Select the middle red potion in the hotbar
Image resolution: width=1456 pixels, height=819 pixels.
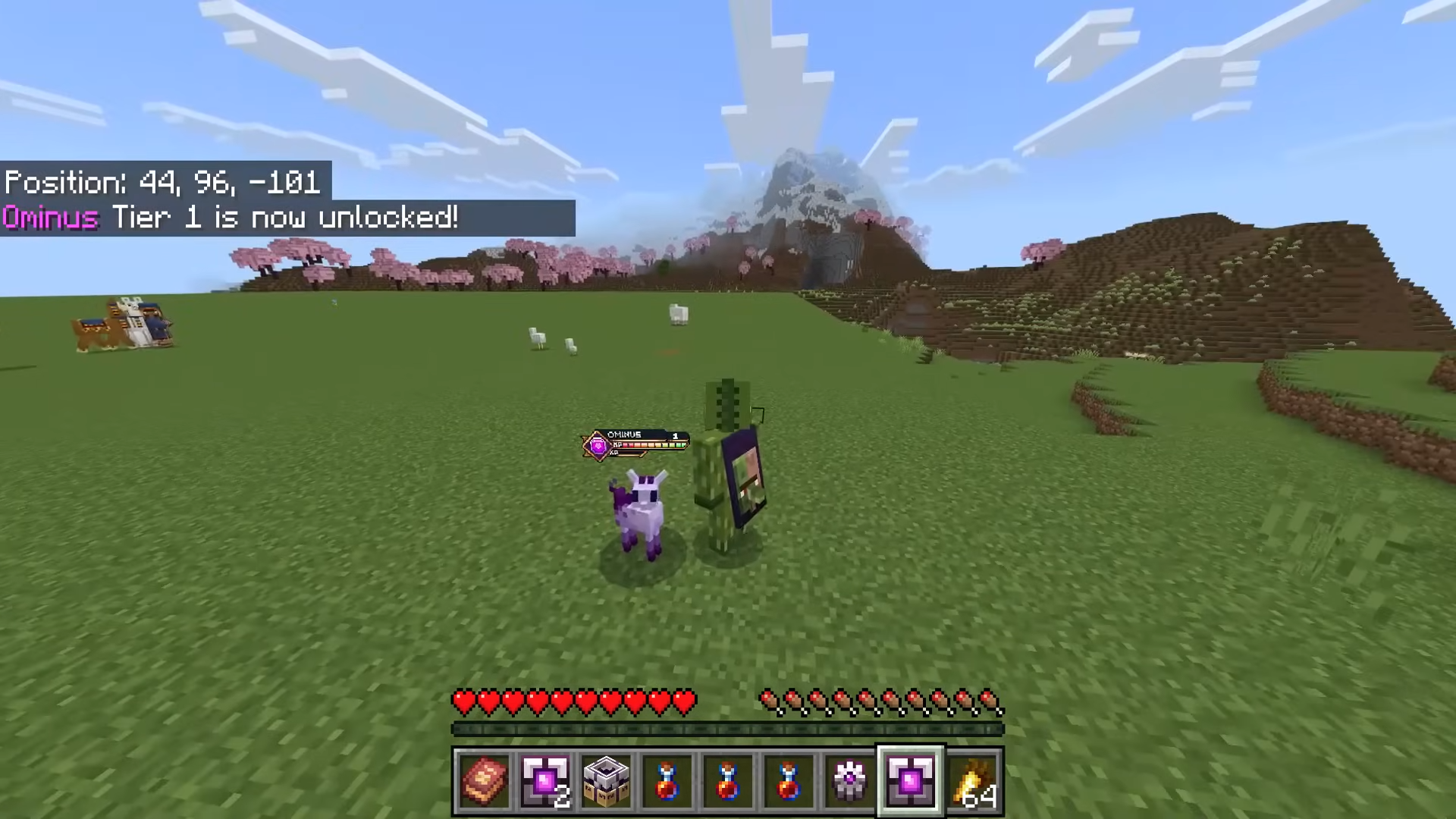tap(728, 780)
